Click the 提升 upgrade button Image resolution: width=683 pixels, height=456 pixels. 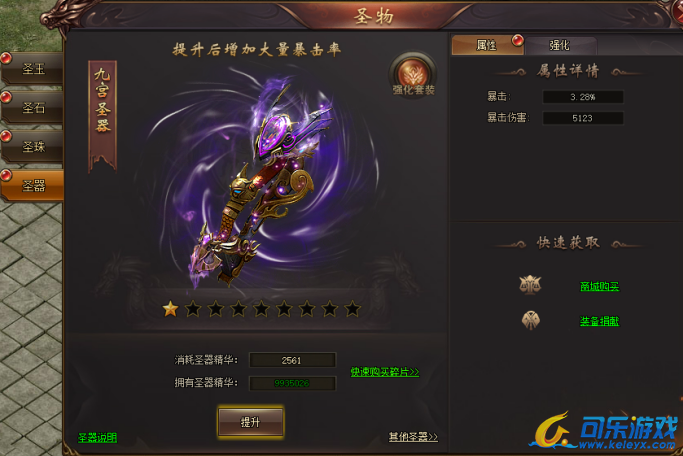250,421
